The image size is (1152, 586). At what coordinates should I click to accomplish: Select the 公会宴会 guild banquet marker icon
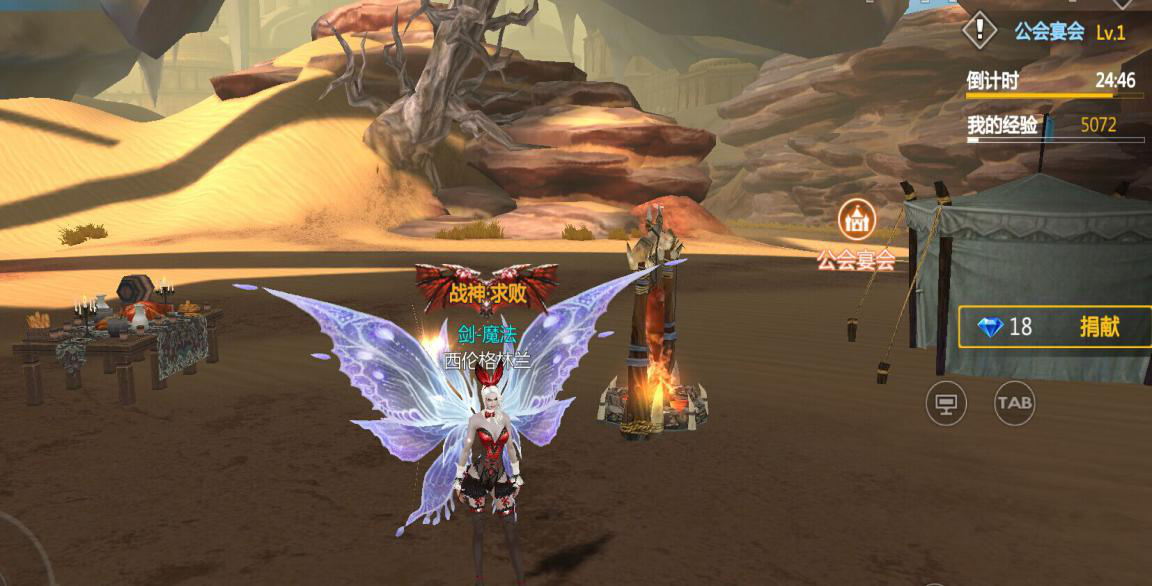[x=857, y=219]
